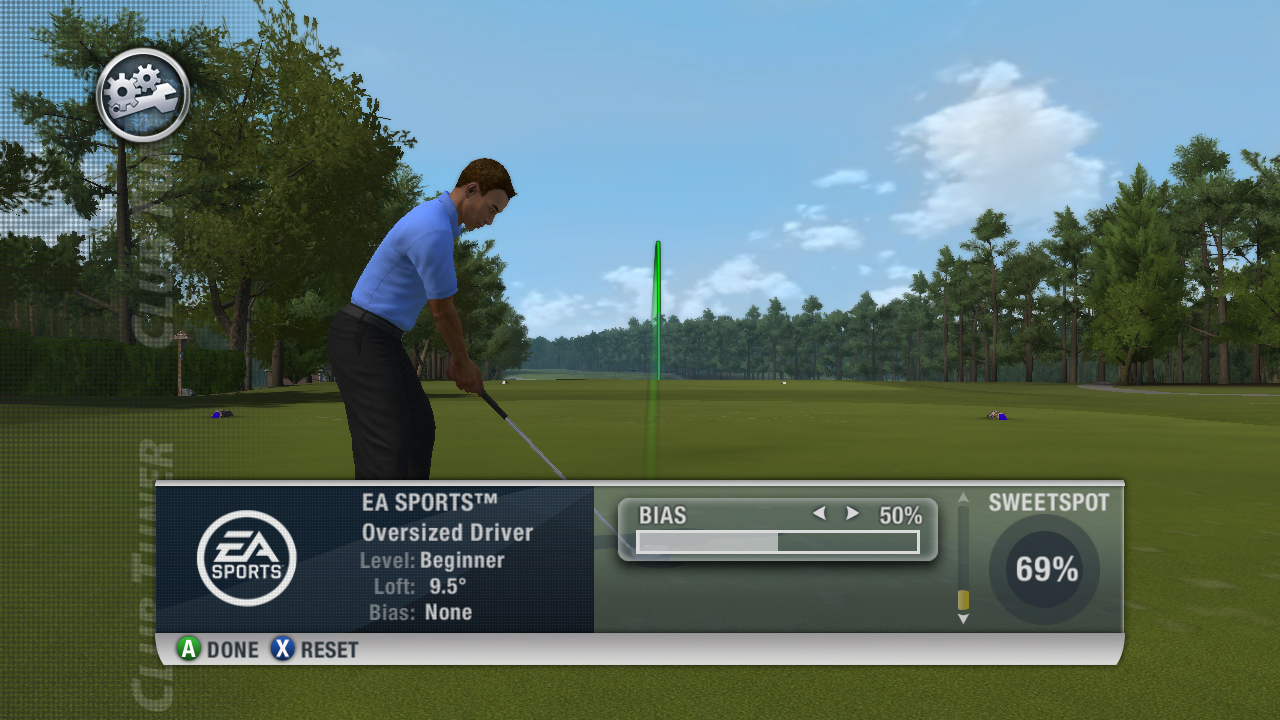Screen dimensions: 1280x720
Task: Decrease bias with the left arrow
Action: [819, 513]
